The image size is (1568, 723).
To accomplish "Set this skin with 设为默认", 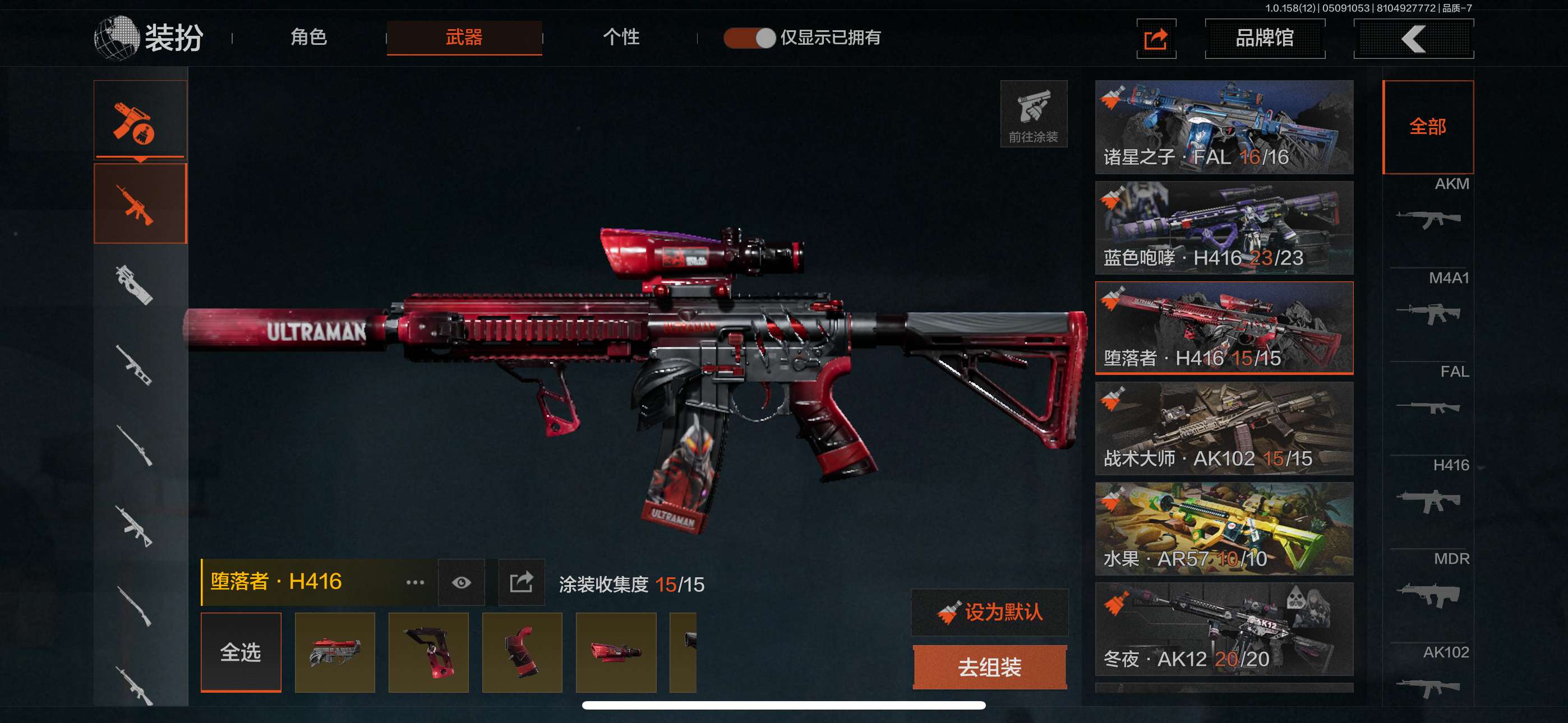I will click(990, 612).
